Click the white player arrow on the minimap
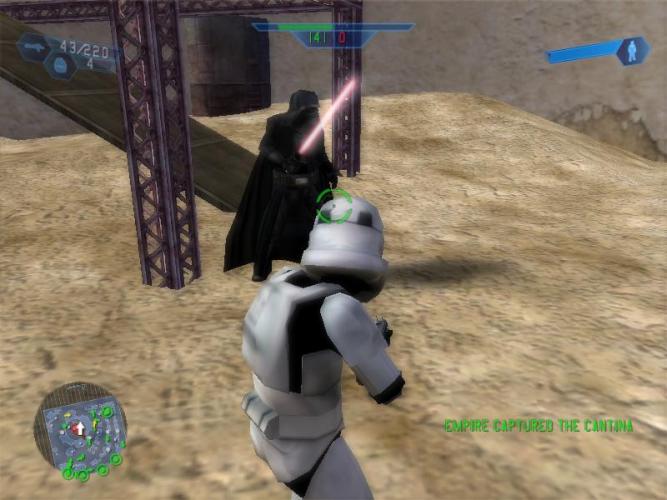 [79, 428]
